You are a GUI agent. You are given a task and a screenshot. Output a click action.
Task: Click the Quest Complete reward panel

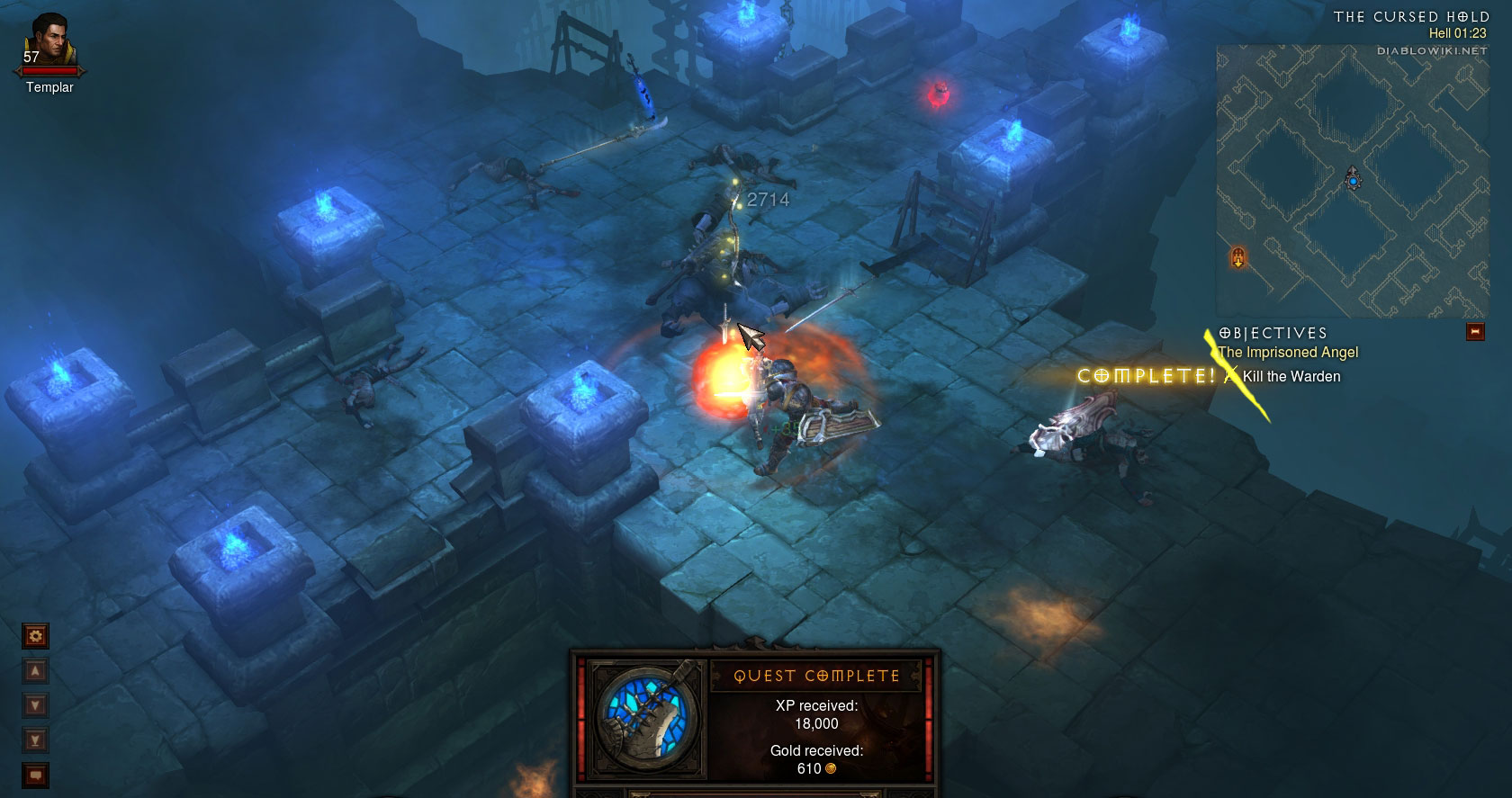click(x=815, y=723)
